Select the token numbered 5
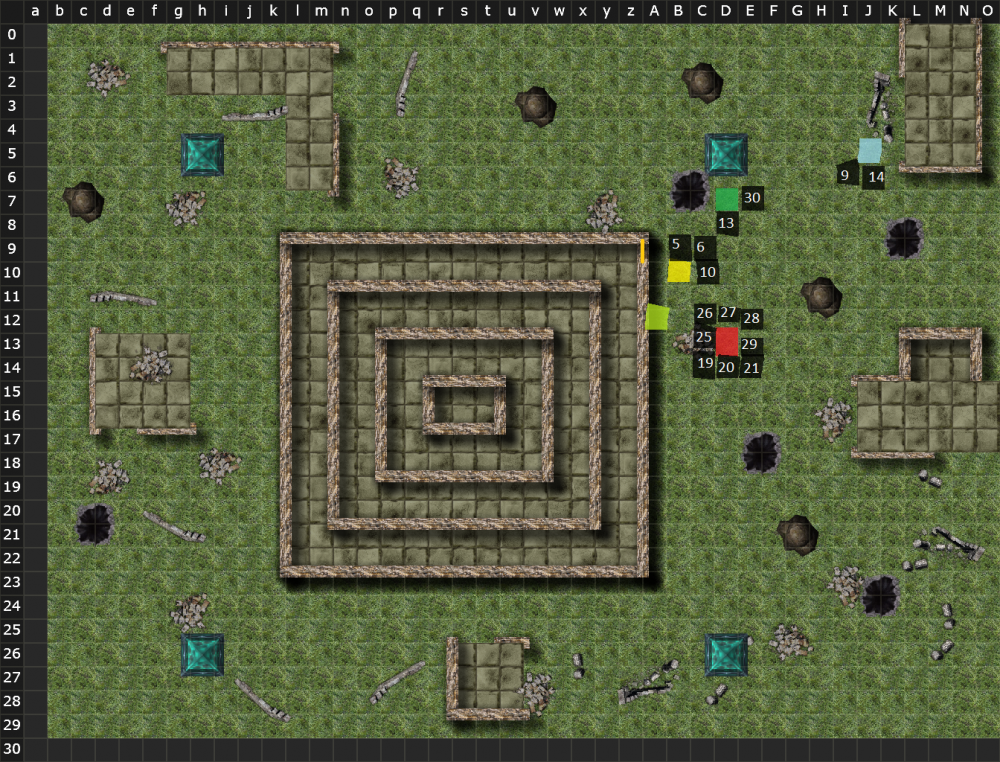This screenshot has height=762, width=1000. click(x=676, y=244)
